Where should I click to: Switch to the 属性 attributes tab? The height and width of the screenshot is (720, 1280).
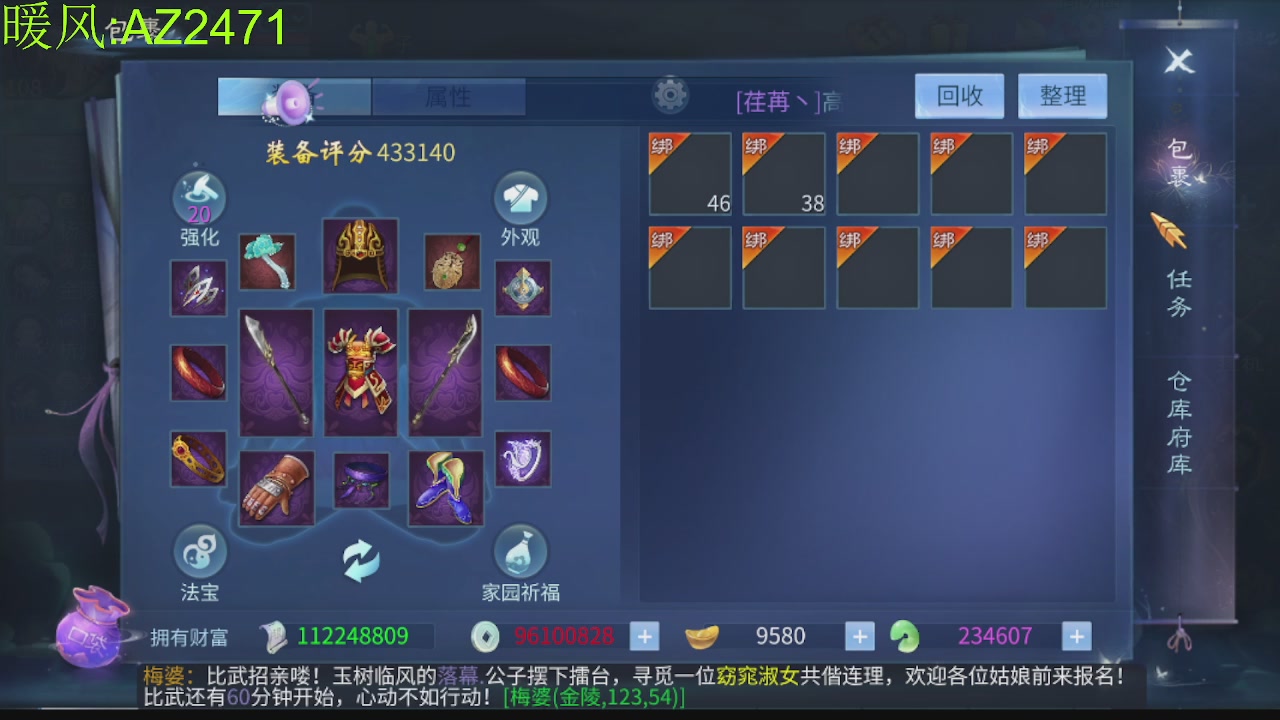point(449,96)
